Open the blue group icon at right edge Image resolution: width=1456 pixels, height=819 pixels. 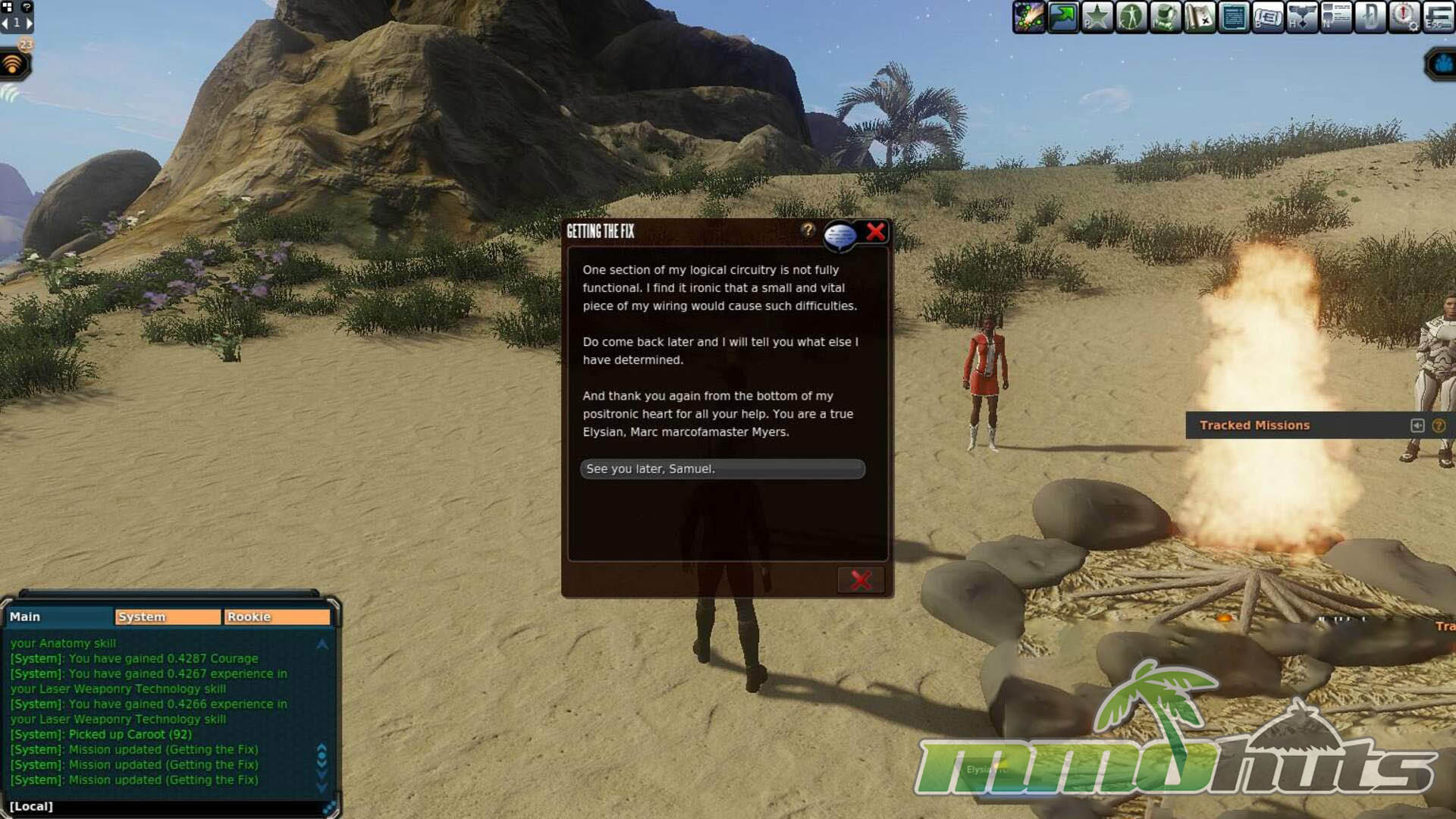pyautogui.click(x=1443, y=65)
